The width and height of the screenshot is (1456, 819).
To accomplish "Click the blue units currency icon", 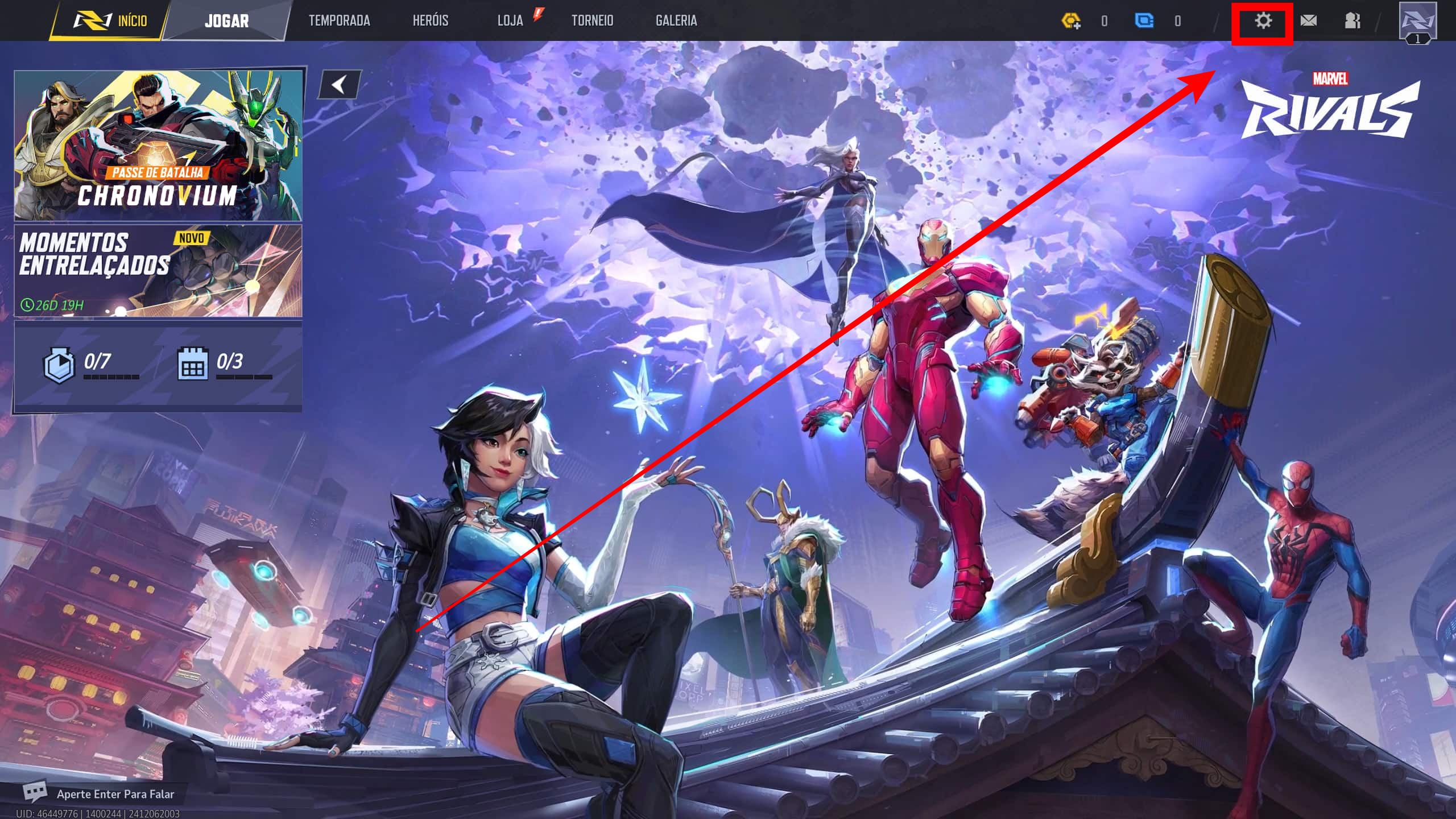I will pyautogui.click(x=1144, y=22).
